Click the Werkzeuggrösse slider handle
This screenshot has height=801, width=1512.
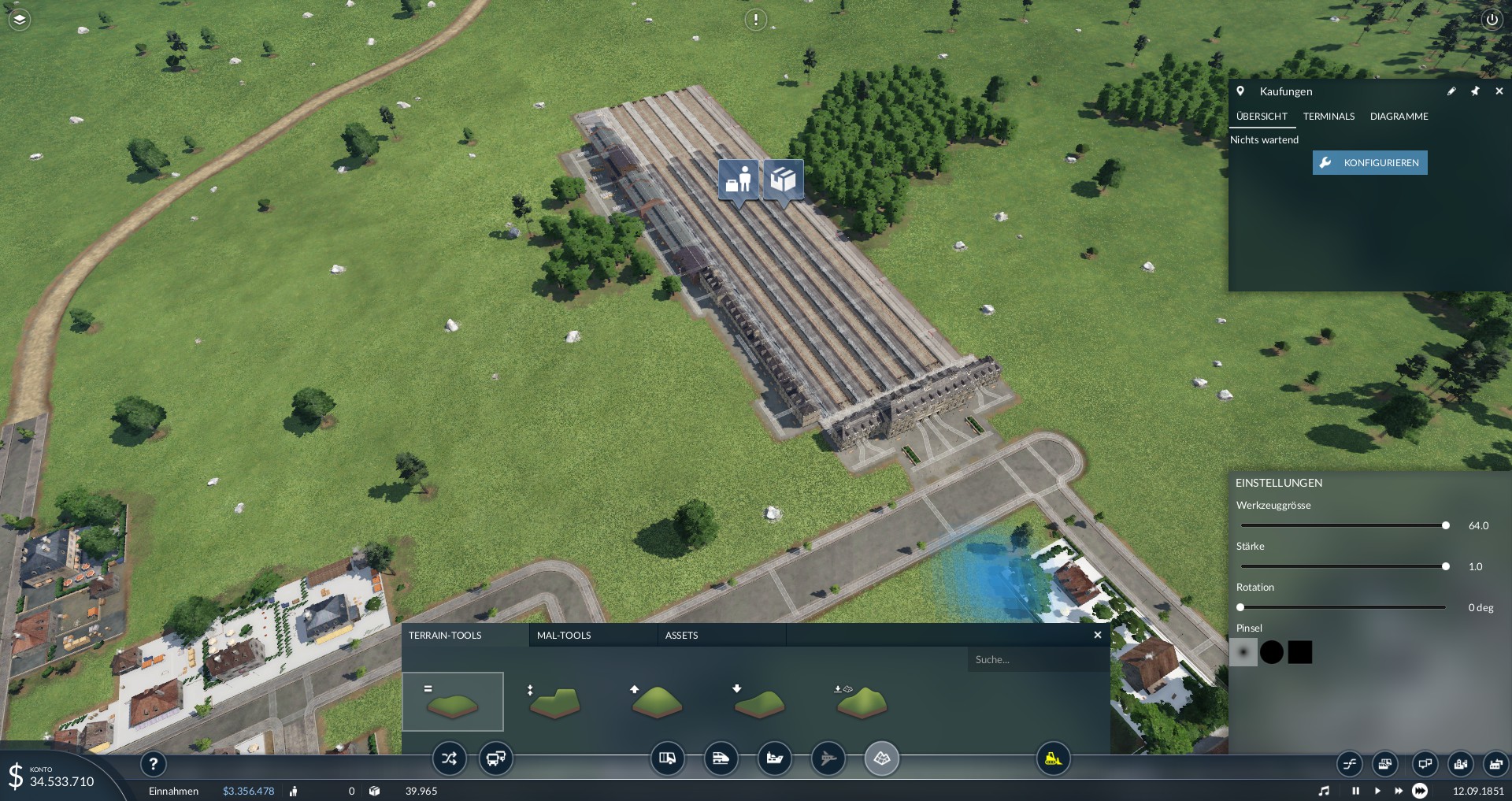[1446, 525]
